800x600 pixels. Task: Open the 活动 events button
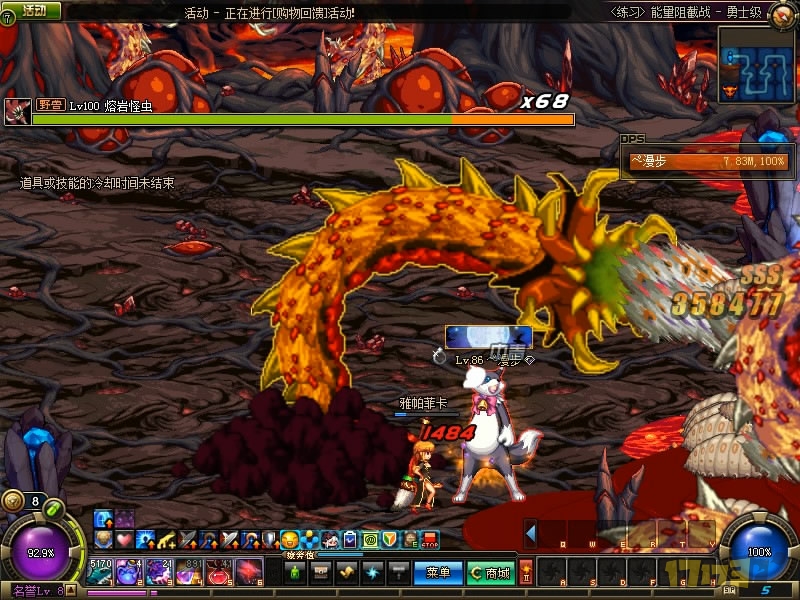[33, 10]
